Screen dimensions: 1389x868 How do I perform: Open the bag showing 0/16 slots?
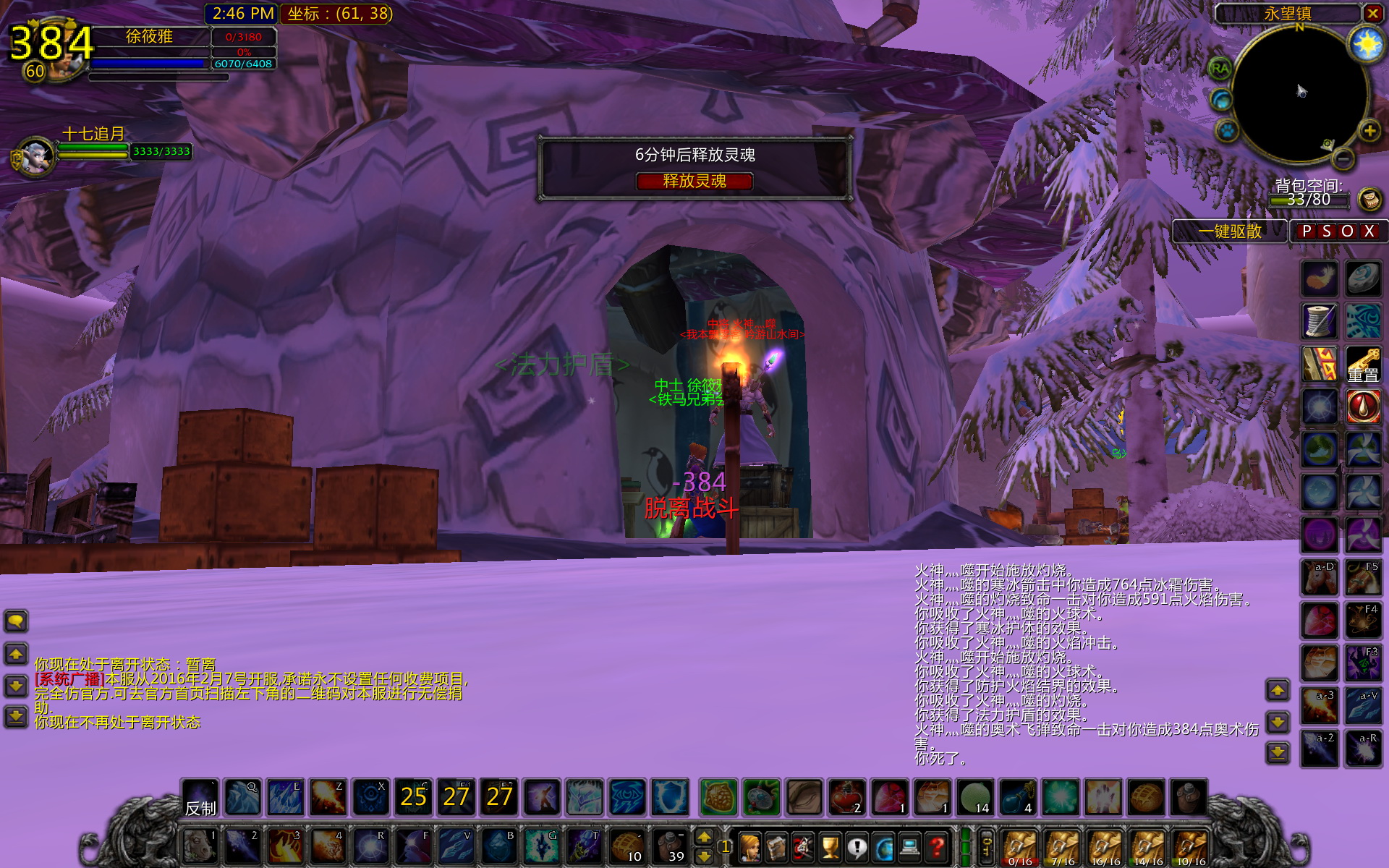1020,845
